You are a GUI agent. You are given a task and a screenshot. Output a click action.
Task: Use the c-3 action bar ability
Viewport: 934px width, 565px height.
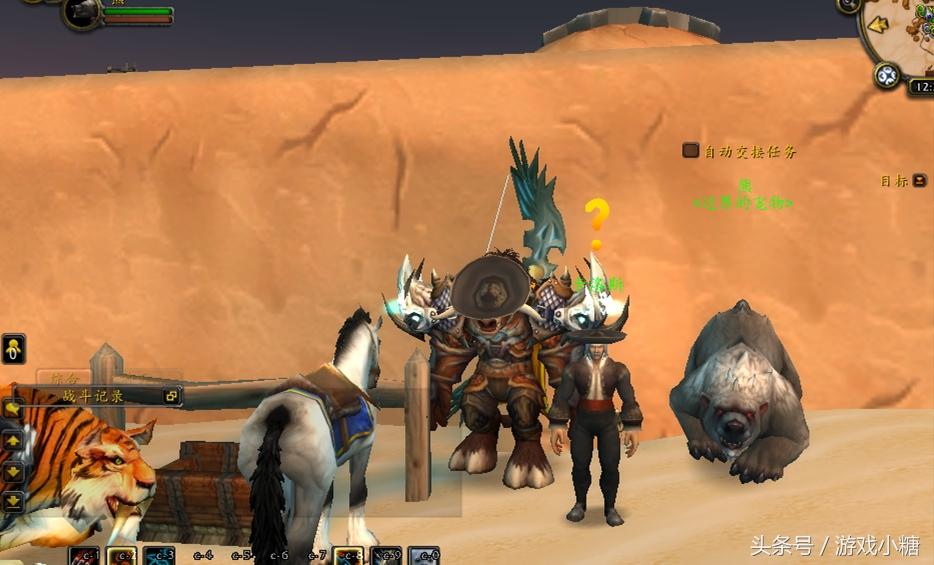[x=160, y=555]
